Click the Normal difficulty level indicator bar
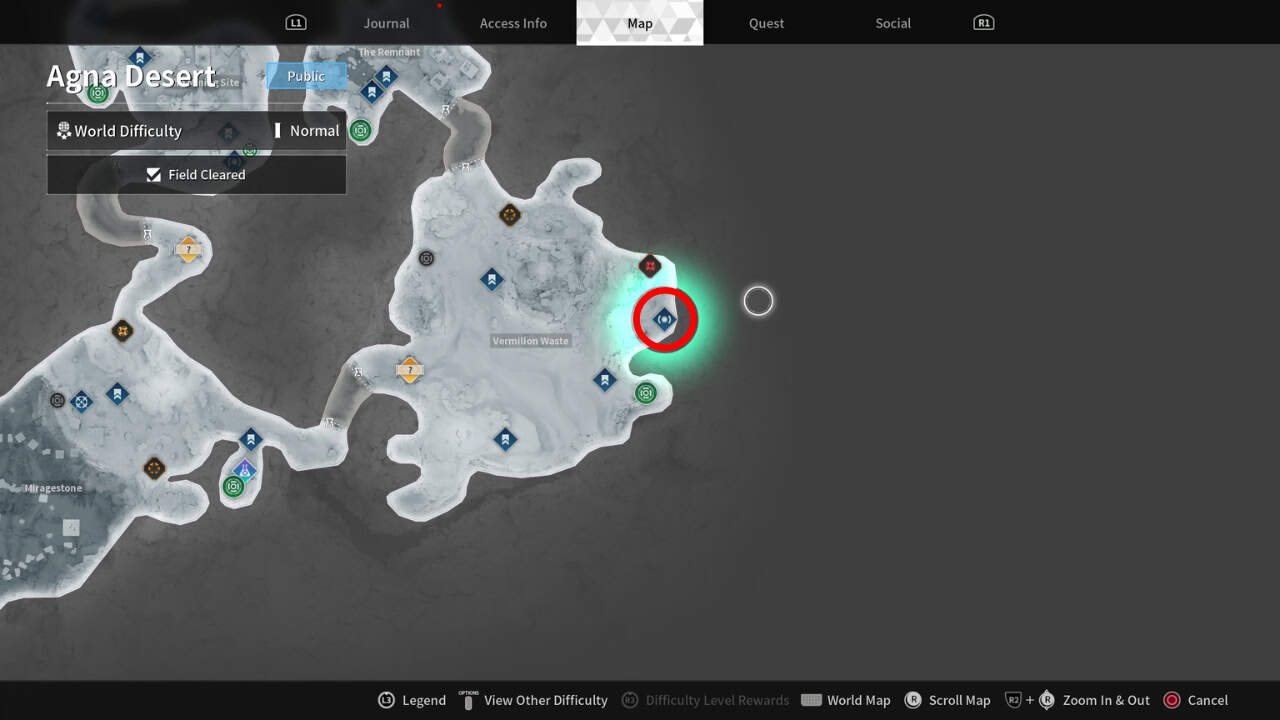 tap(278, 130)
